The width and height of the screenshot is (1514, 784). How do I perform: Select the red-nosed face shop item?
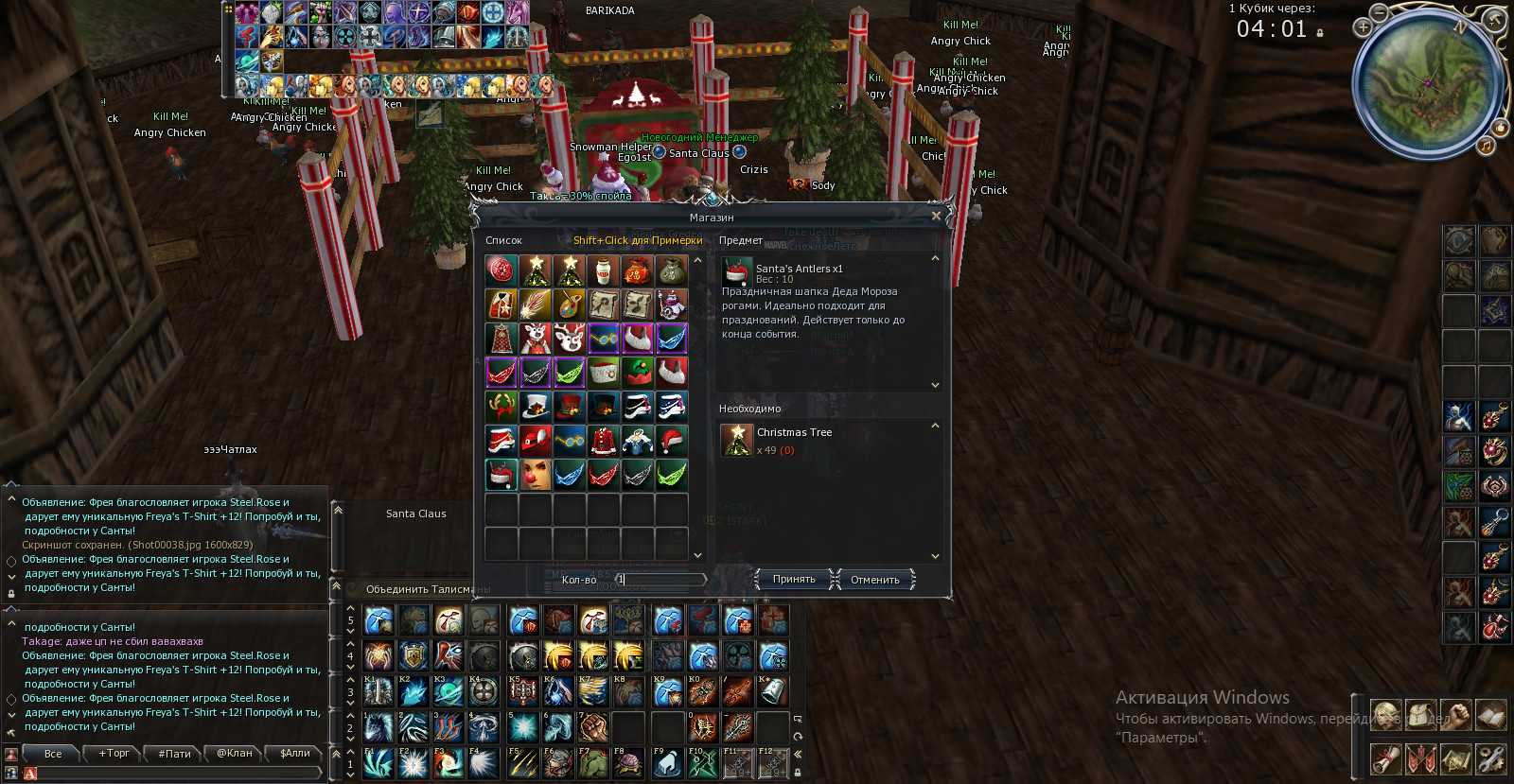(x=535, y=474)
